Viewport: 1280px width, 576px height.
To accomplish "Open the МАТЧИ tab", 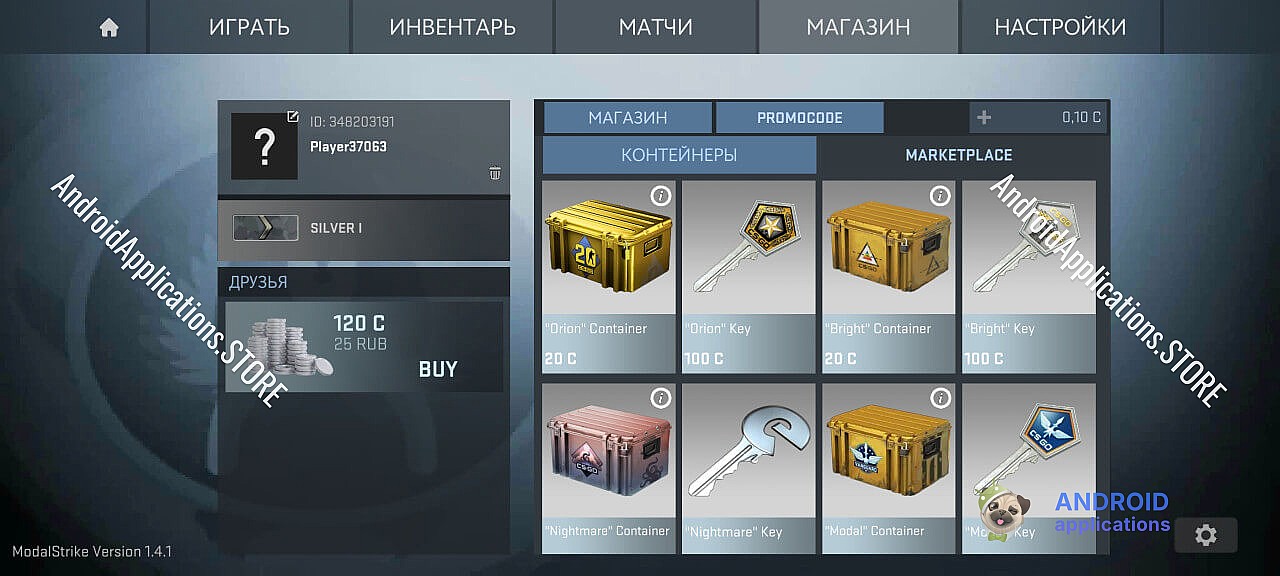I will click(655, 28).
